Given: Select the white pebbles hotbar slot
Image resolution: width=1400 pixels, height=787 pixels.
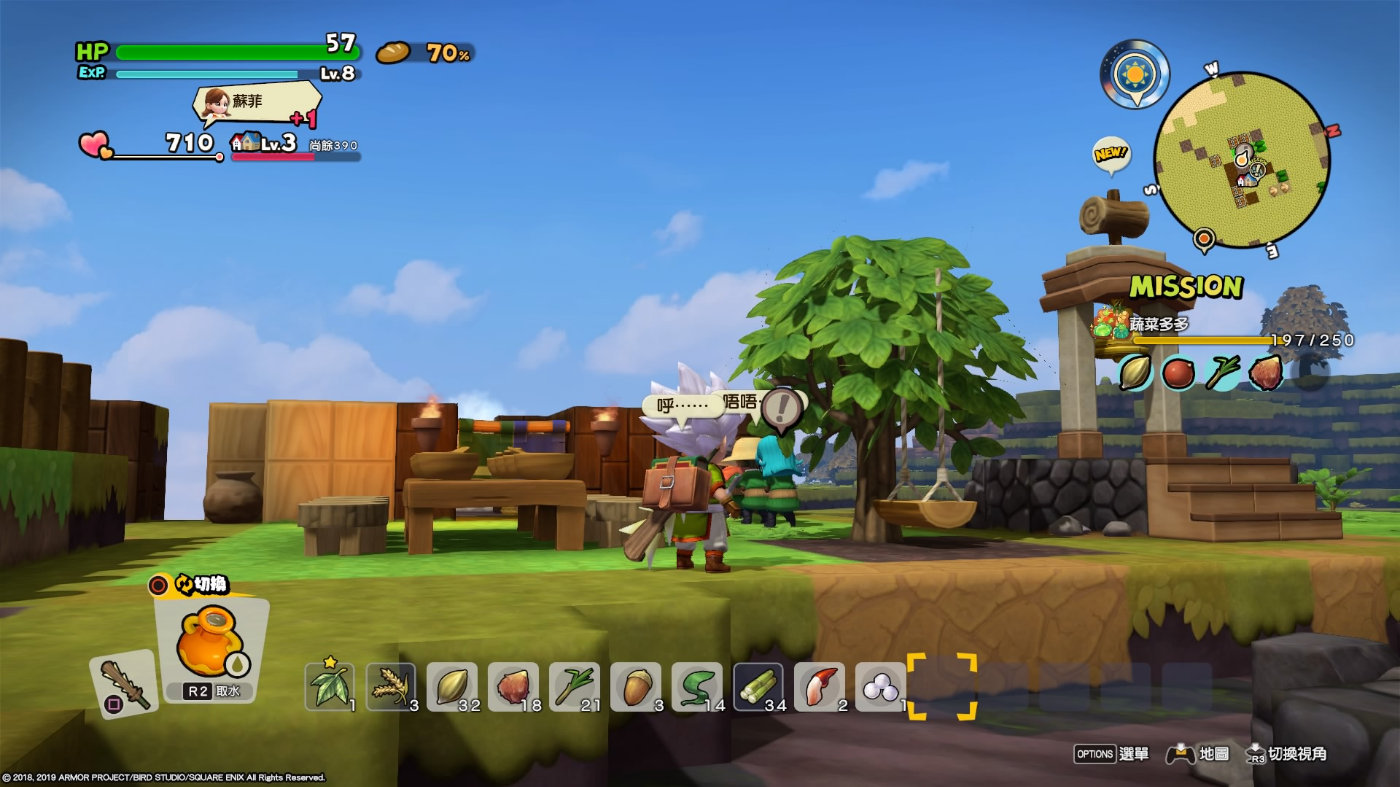Looking at the screenshot, I should [x=880, y=685].
